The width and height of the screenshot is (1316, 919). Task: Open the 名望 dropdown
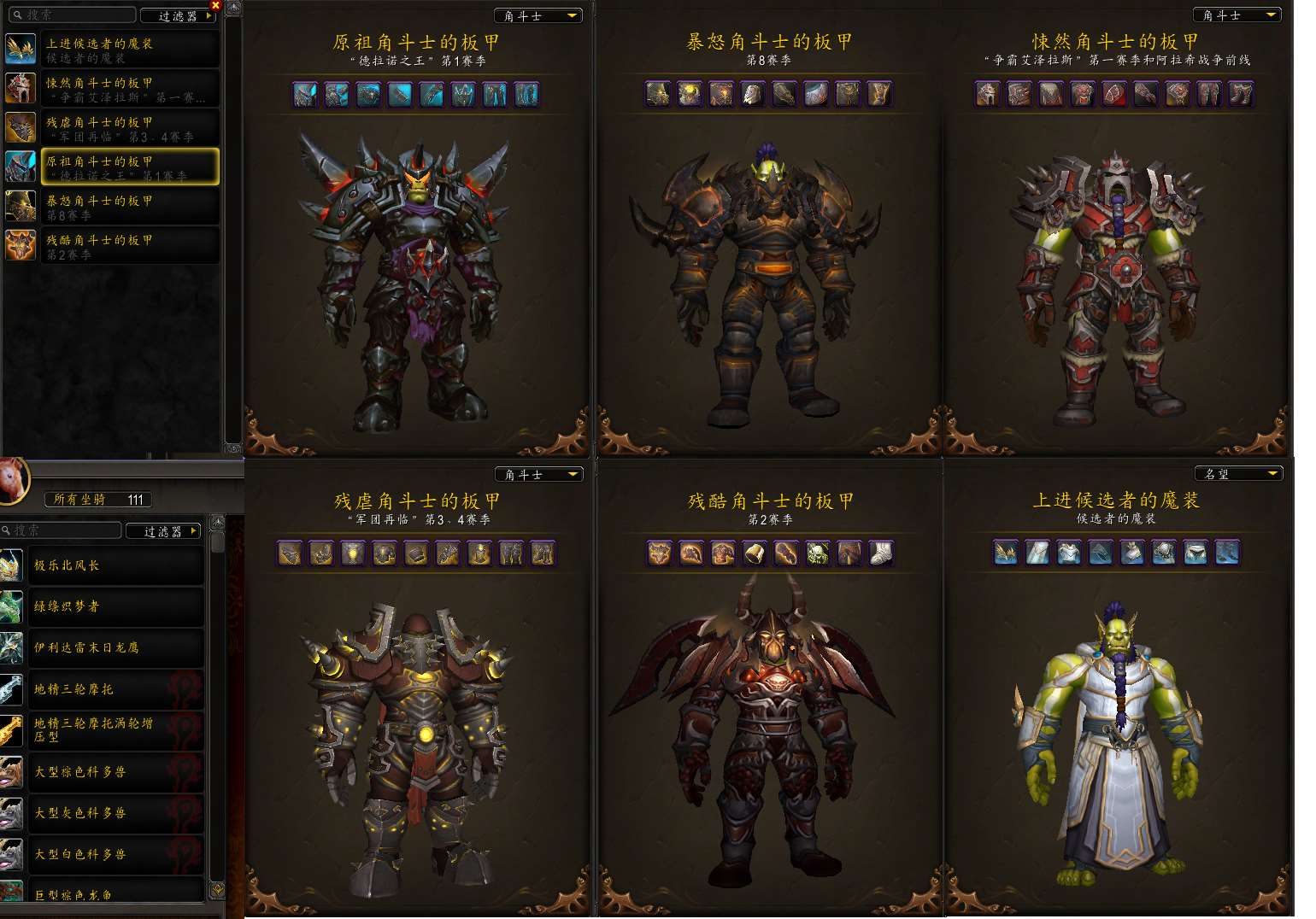tap(1238, 474)
